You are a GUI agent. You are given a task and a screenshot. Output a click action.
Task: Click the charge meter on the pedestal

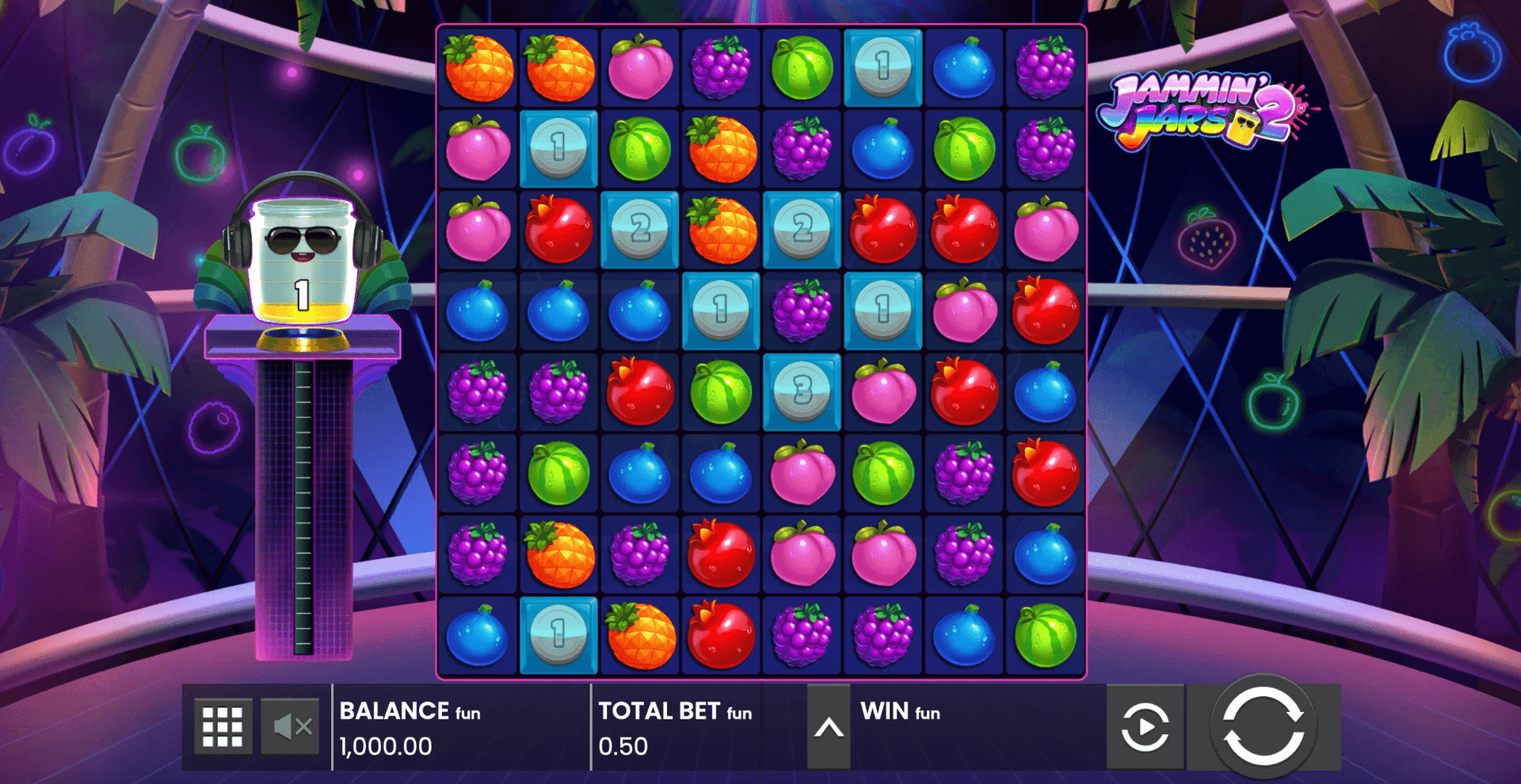pyautogui.click(x=303, y=499)
